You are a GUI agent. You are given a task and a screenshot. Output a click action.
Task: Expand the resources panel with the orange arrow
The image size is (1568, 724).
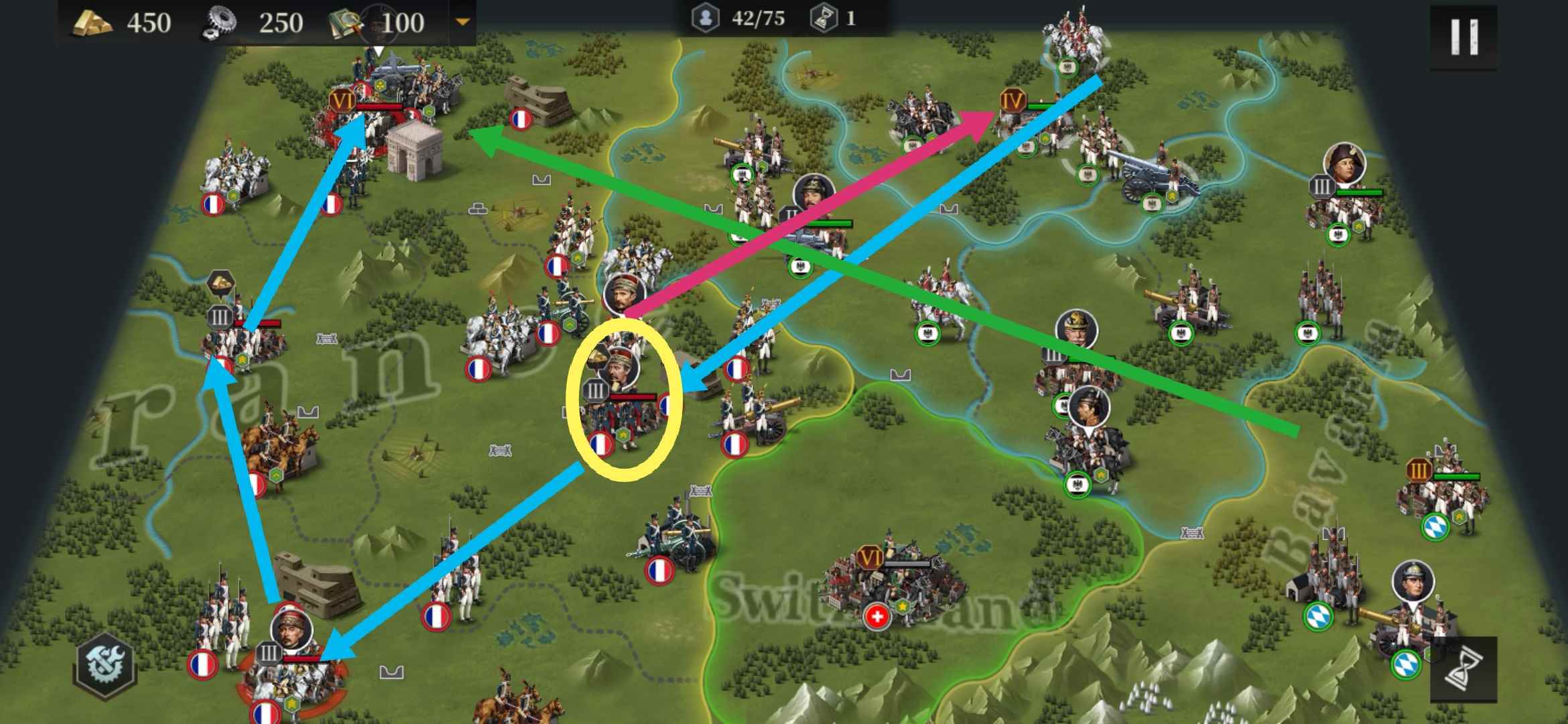[462, 21]
